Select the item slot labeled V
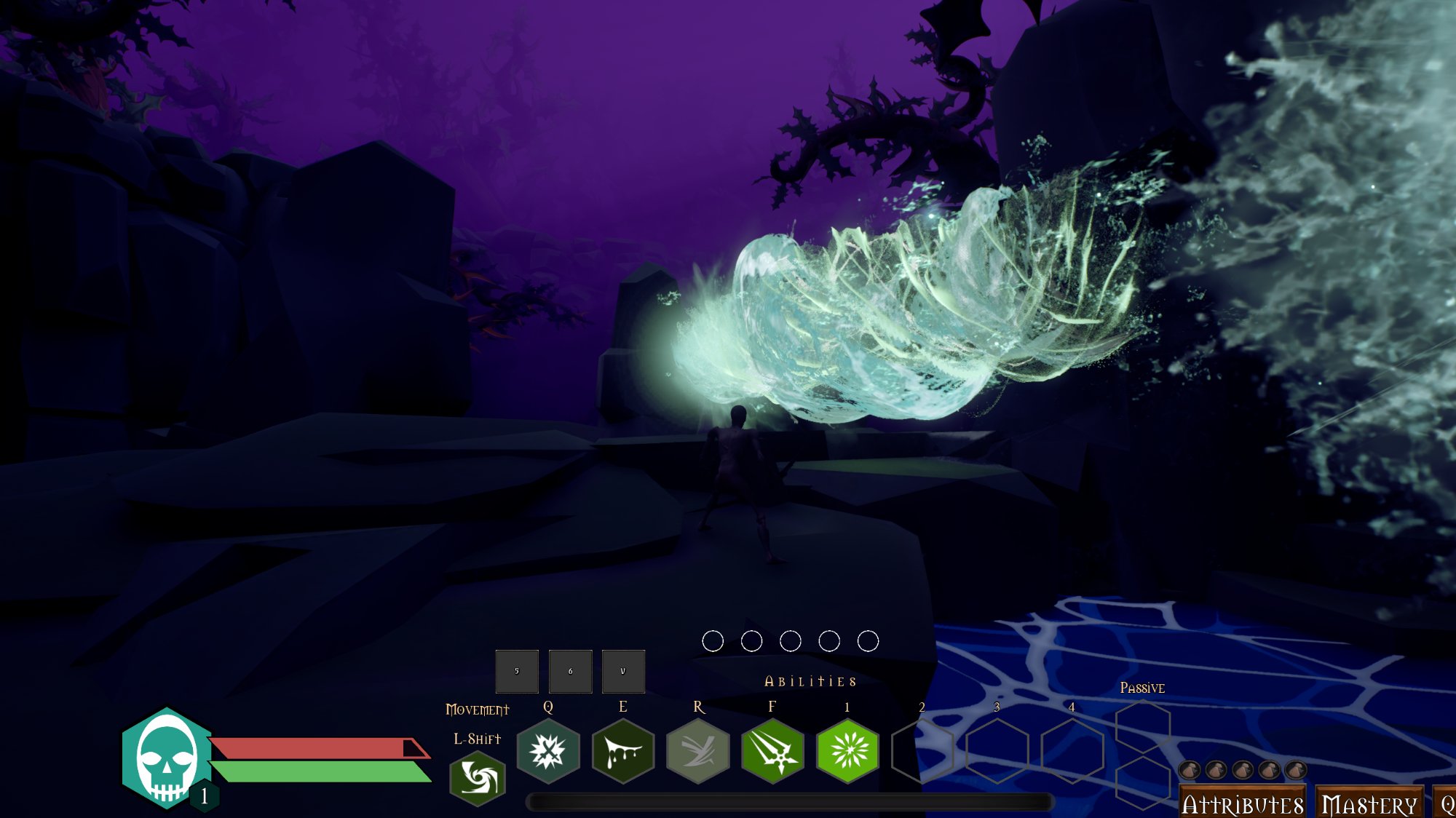The image size is (1456, 818). (x=623, y=671)
